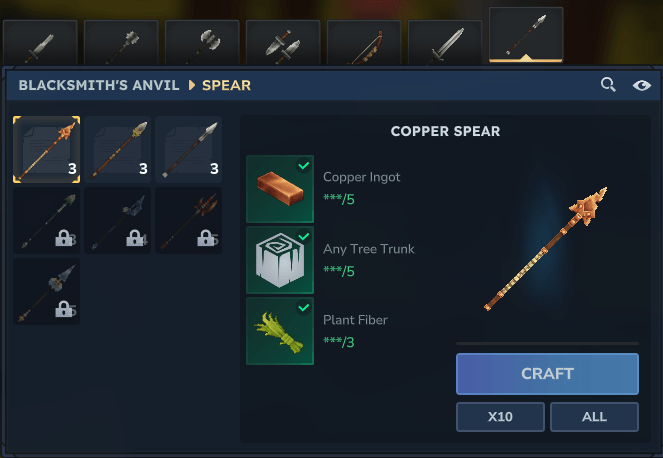Queue ten crafts with X10
Image resolution: width=663 pixels, height=458 pixels.
(x=500, y=416)
